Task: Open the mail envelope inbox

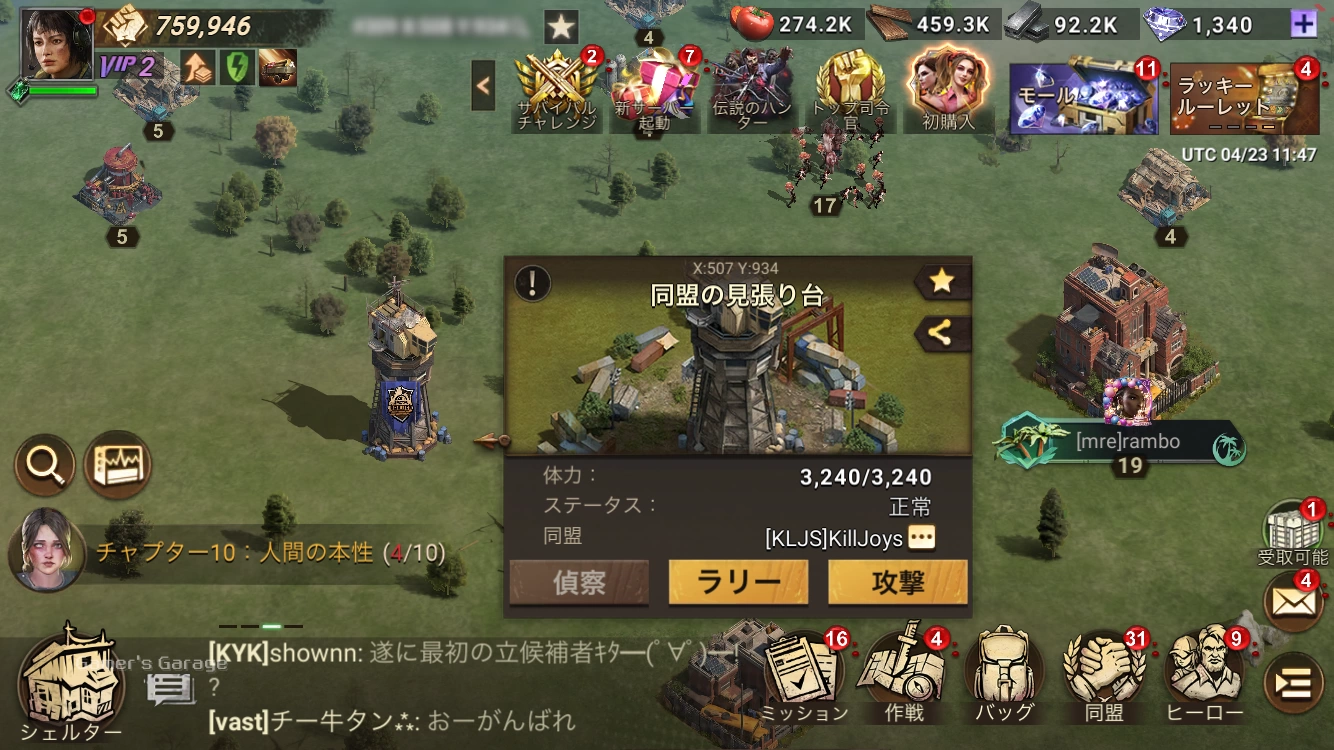Action: [x=1294, y=601]
